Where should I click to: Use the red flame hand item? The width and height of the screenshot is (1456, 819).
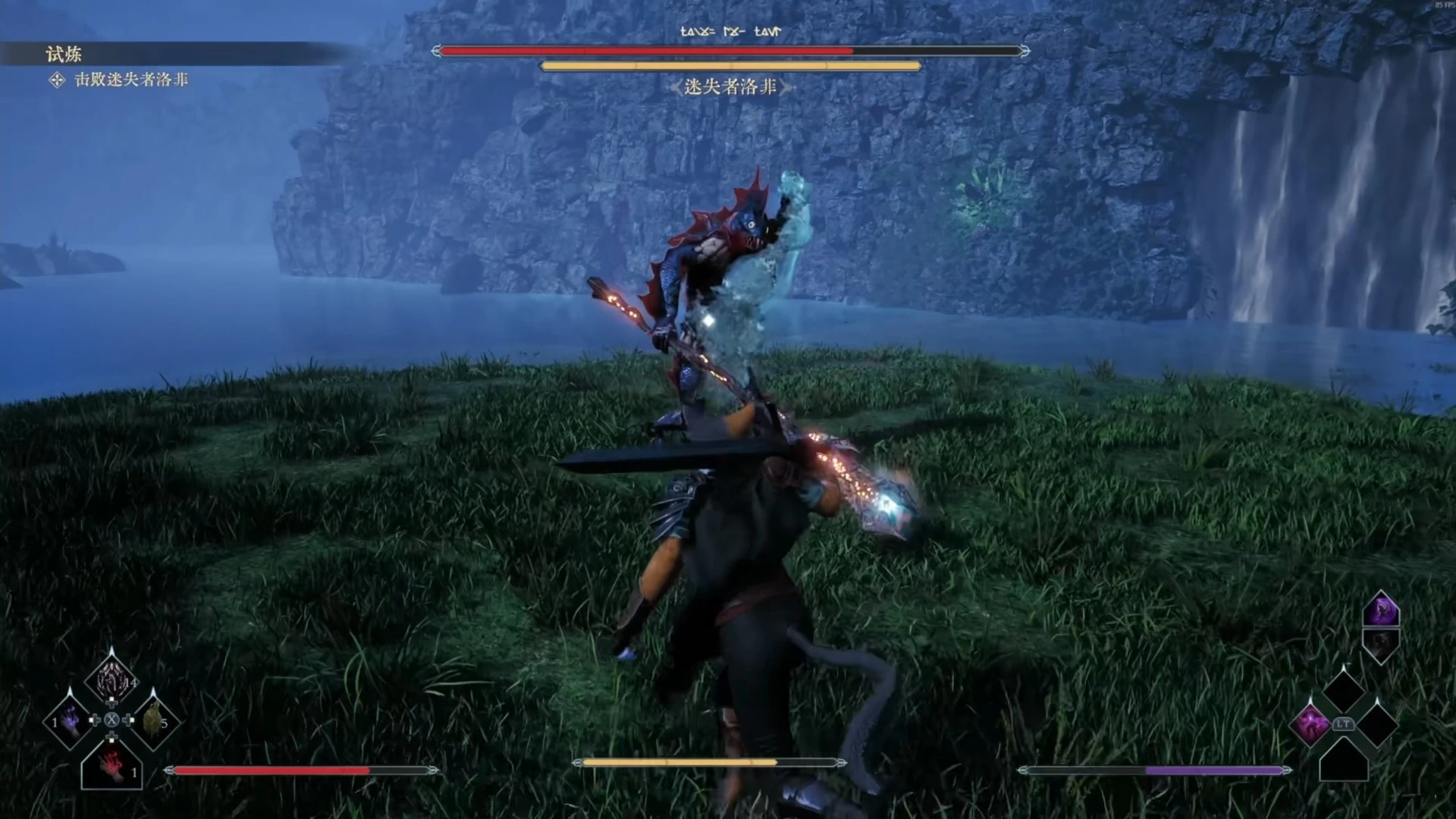[x=112, y=764]
